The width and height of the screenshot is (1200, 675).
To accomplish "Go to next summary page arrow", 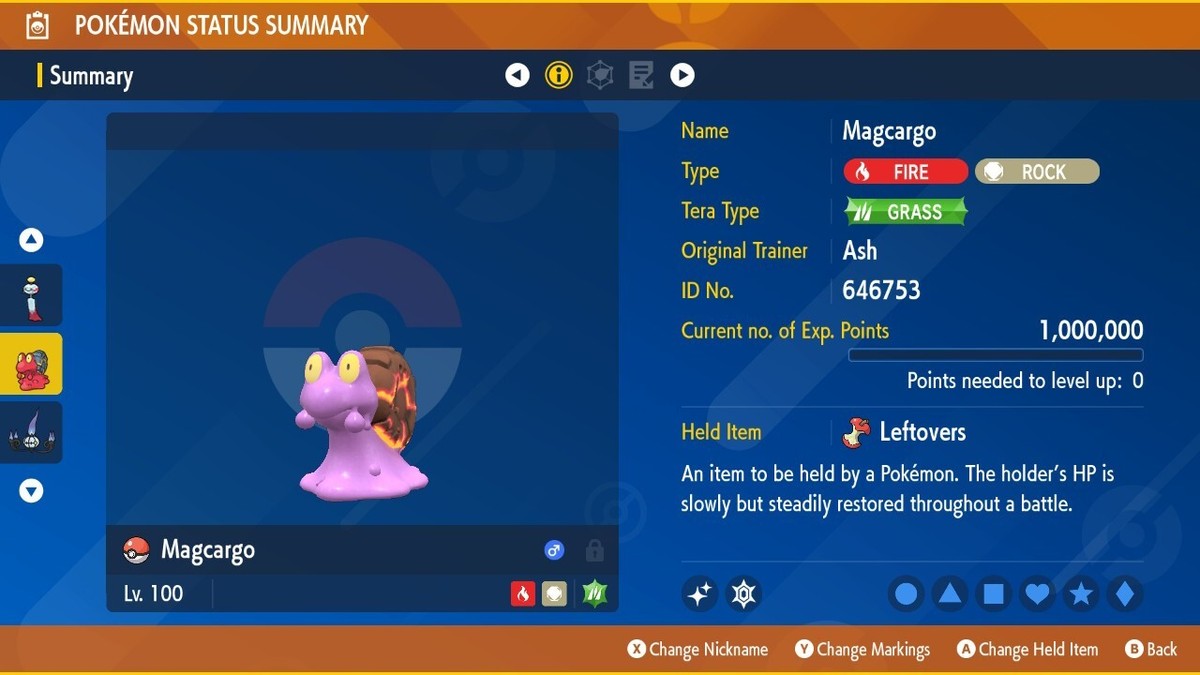I will coord(682,75).
